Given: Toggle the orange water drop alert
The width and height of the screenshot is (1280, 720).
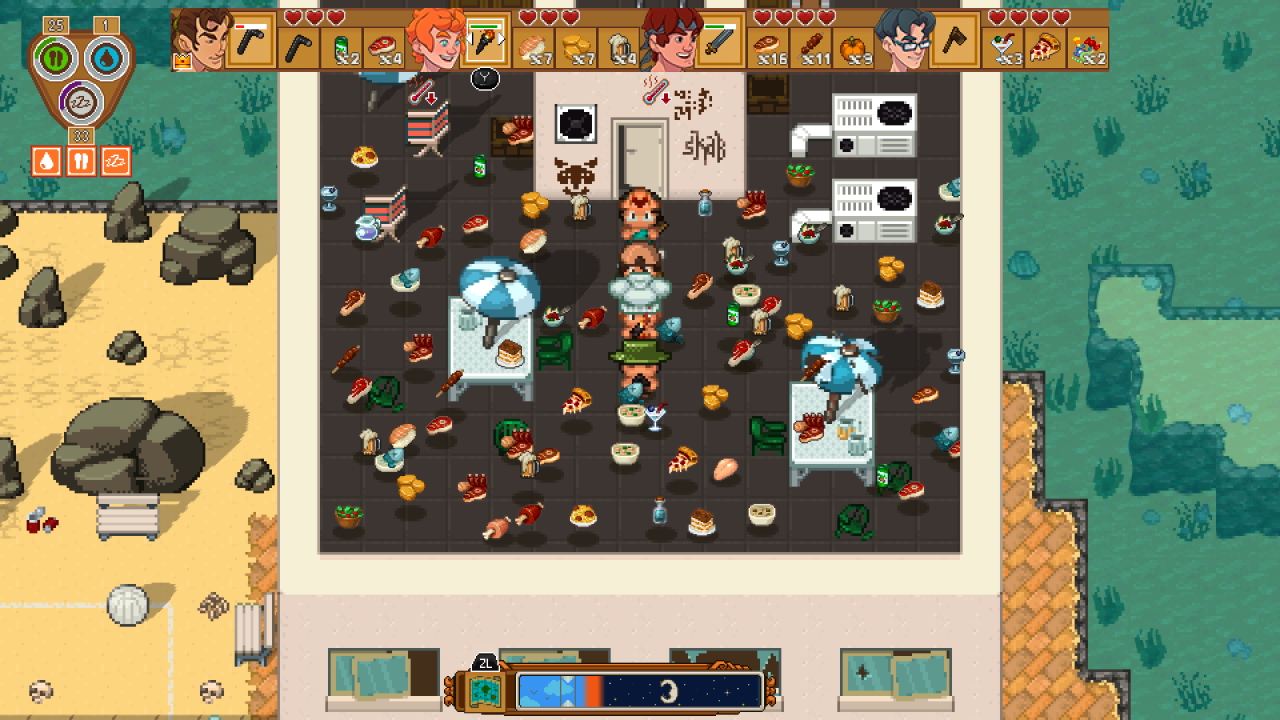Looking at the screenshot, I should coord(46,160).
